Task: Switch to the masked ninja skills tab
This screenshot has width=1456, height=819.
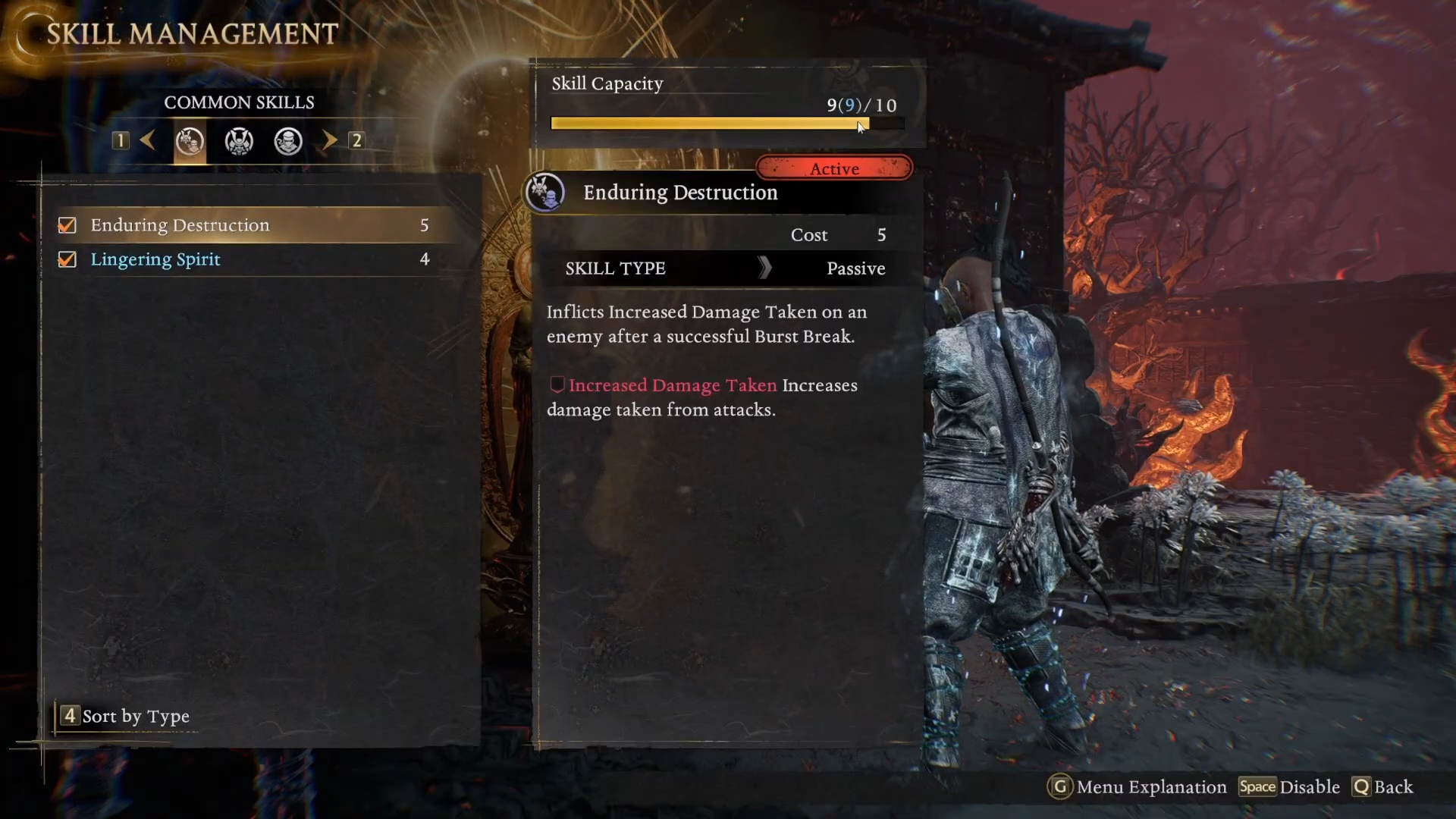Action: (x=288, y=141)
